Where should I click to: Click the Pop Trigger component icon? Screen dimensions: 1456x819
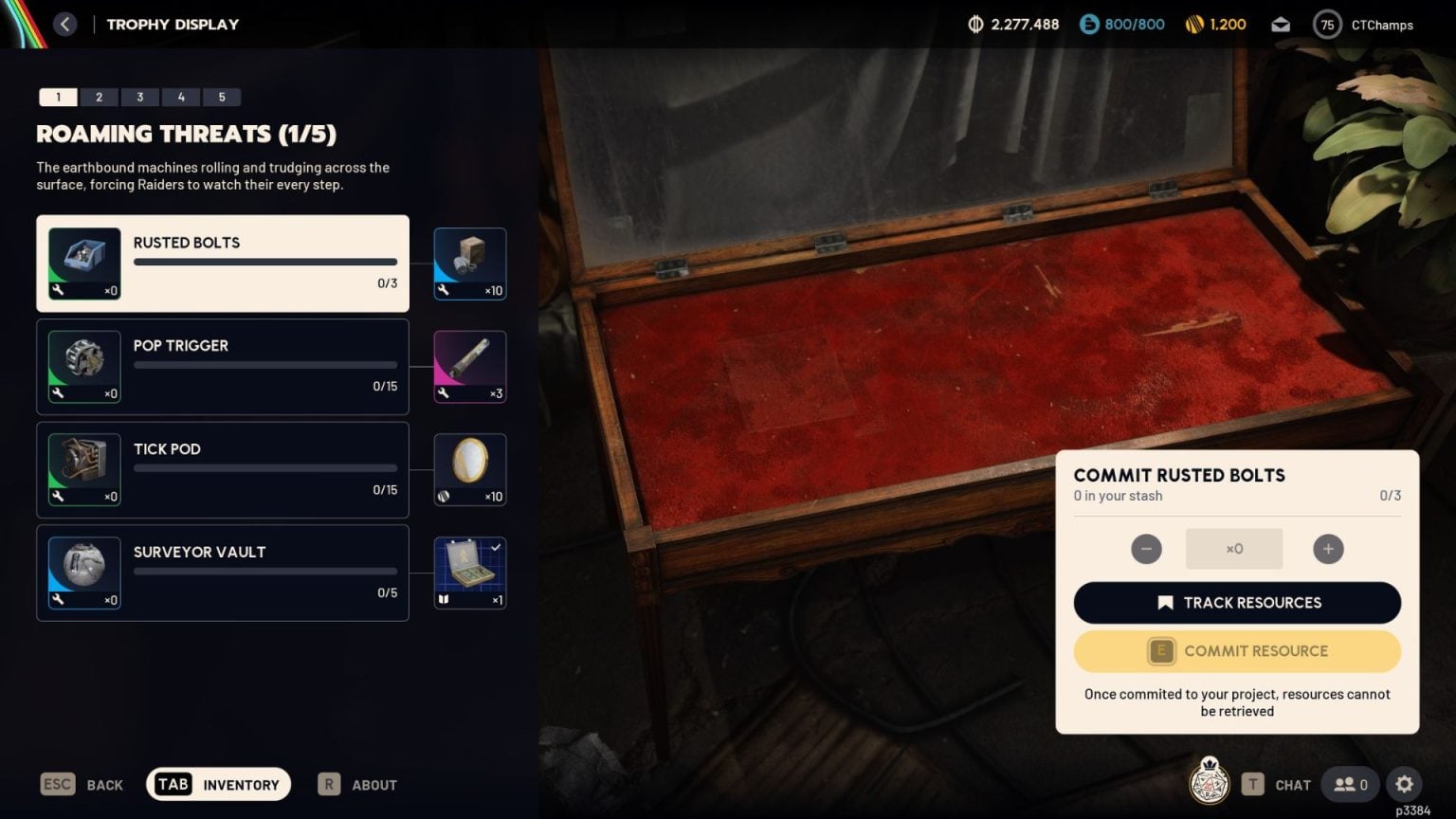[x=83, y=366]
